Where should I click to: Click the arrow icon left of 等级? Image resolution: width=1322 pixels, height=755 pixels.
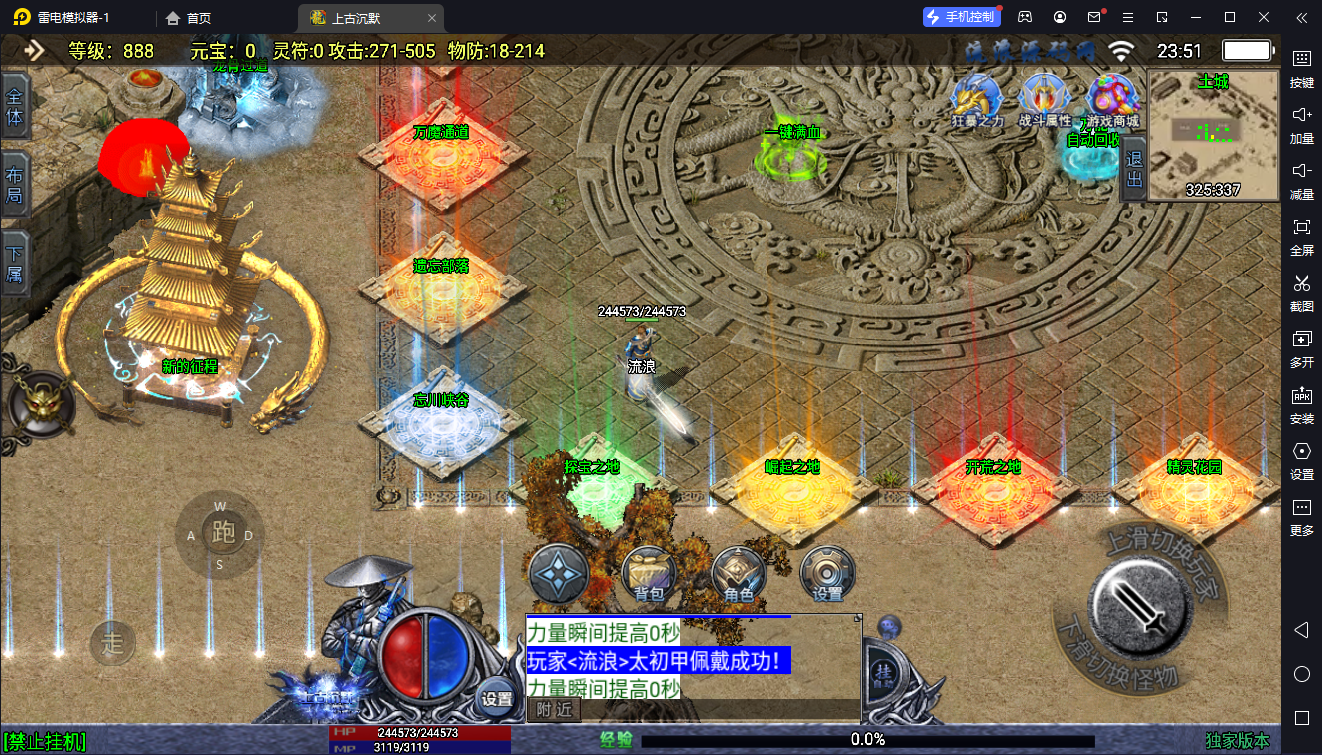coord(35,50)
